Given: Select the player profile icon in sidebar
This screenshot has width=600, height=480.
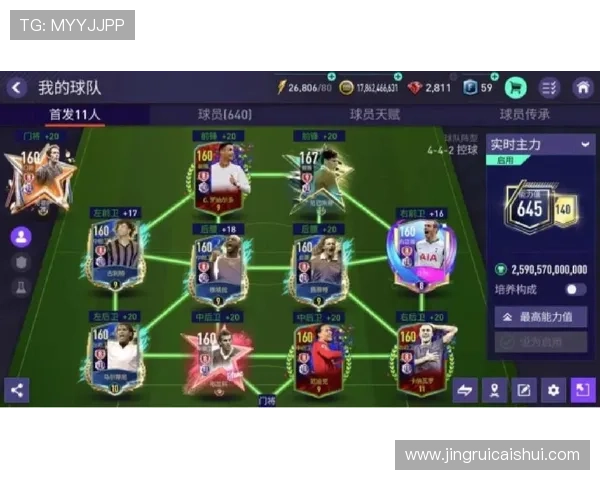Looking at the screenshot, I should [x=20, y=237].
